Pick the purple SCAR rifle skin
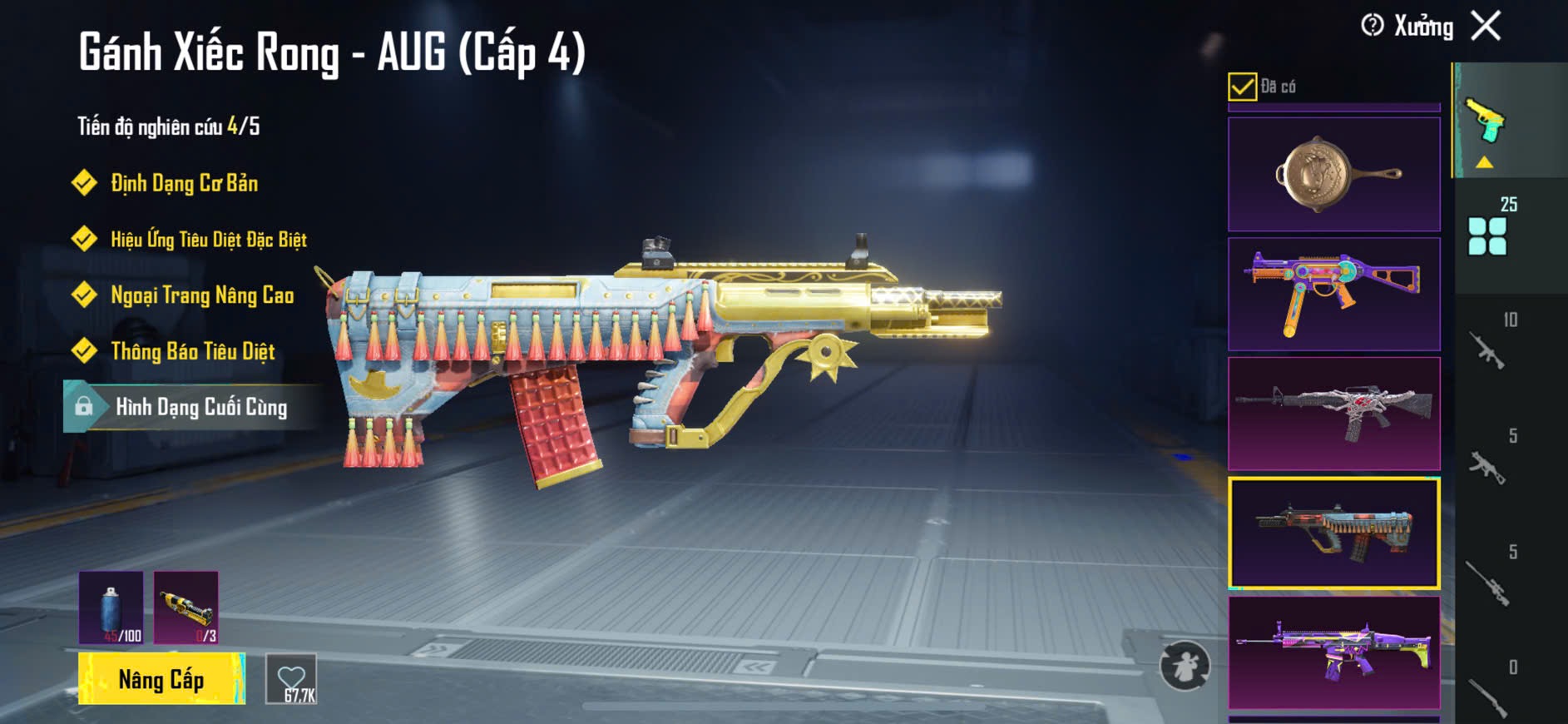1568x724 pixels. (x=1333, y=652)
